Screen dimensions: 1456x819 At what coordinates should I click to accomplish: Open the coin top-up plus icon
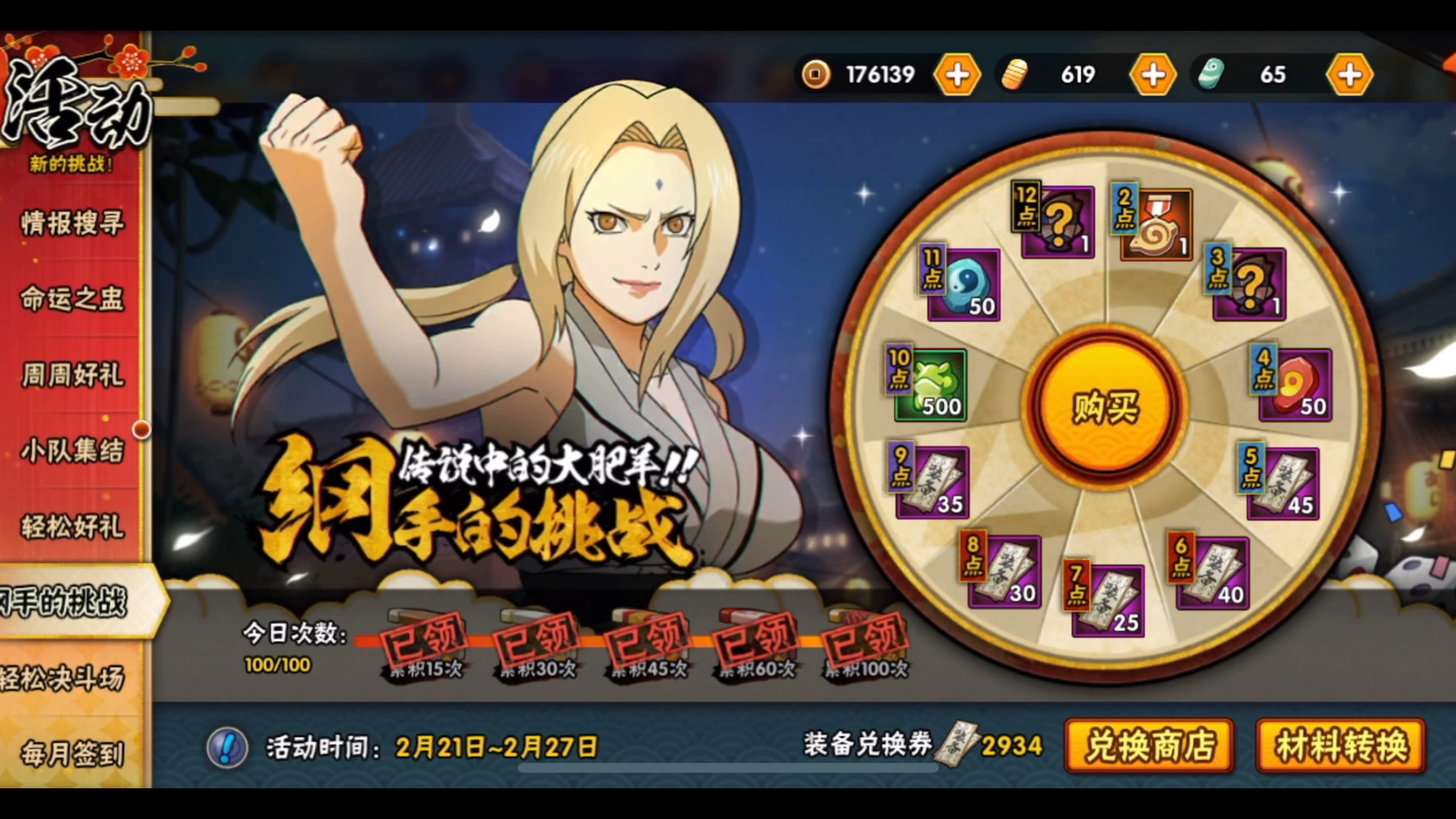tap(957, 74)
